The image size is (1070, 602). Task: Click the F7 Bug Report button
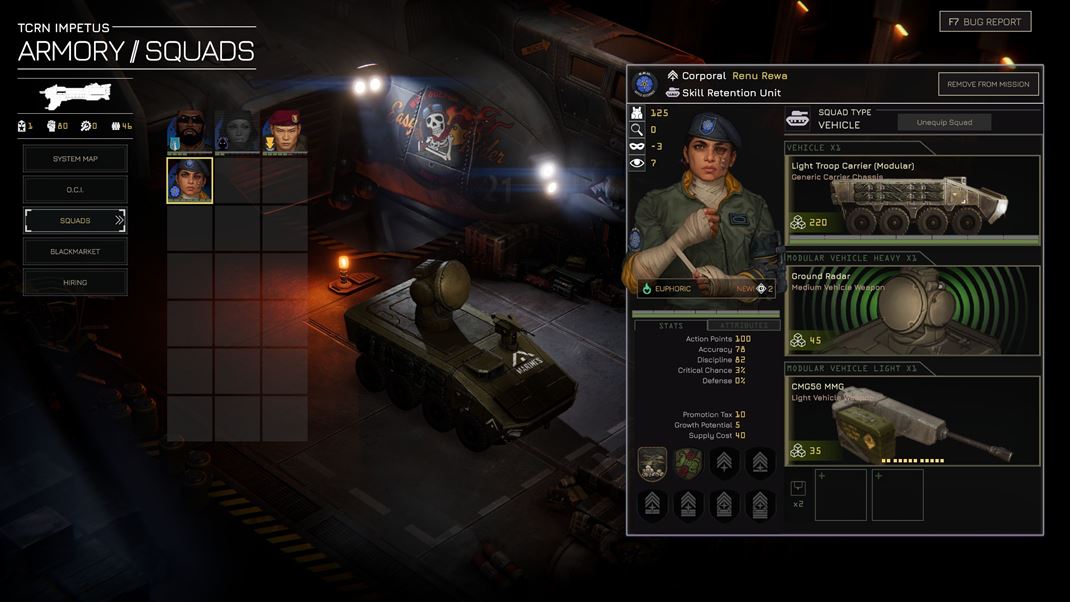985,22
